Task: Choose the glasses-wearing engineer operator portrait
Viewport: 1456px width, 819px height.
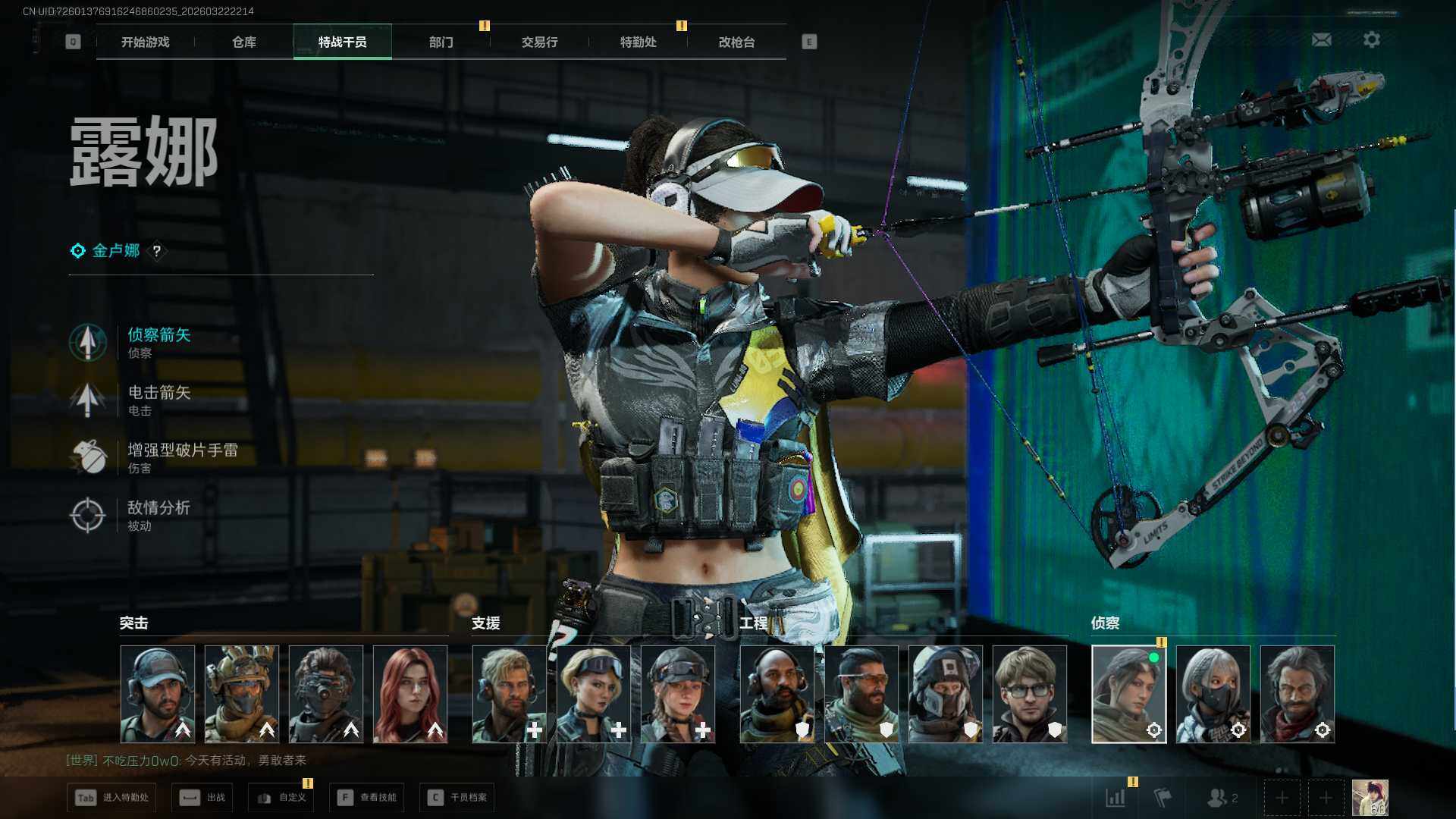Action: 1029,694
